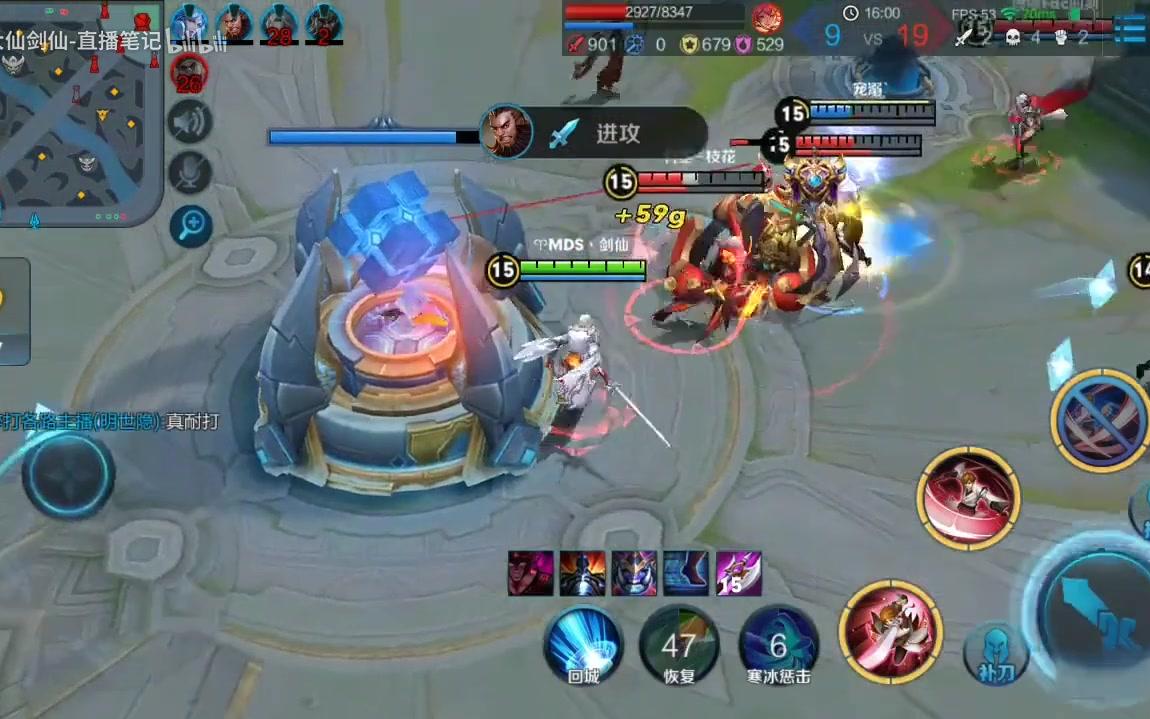Activate the red sword-slash first skill
1150x719 pixels.
890,631
